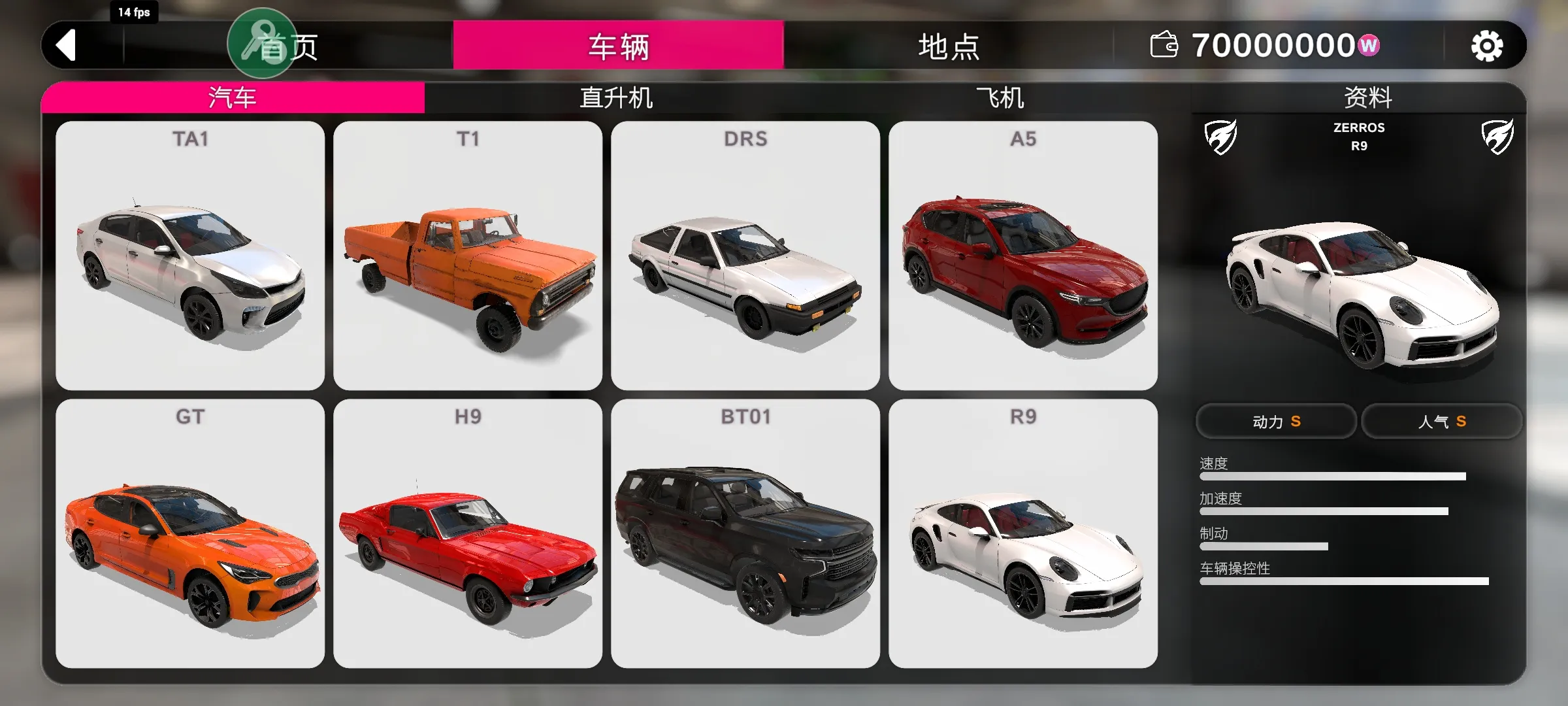Screen dimensions: 1568x706
Task: Switch to the 车辆 vehicles tab
Action: (618, 46)
